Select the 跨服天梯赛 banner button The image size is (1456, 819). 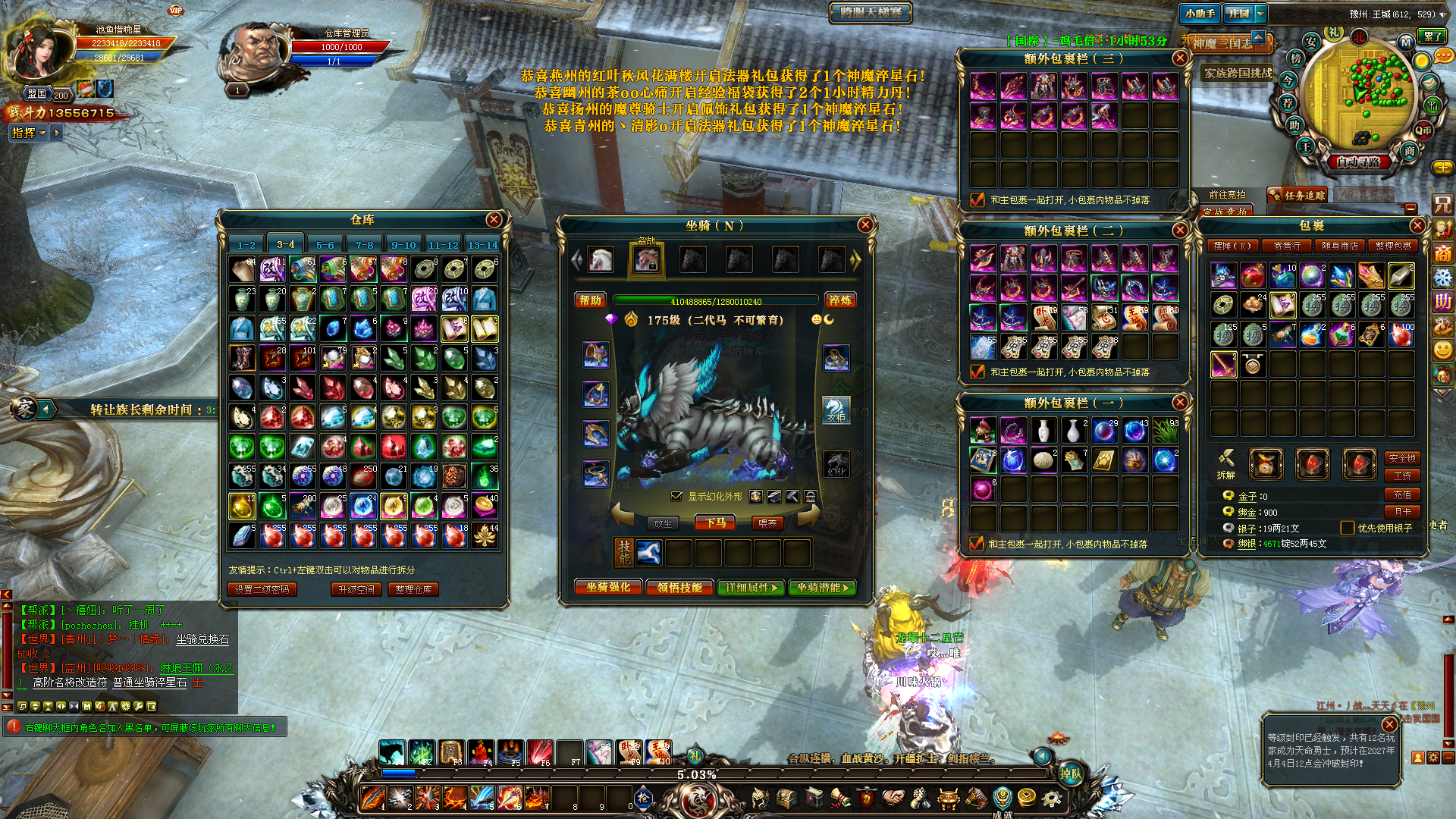pyautogui.click(x=871, y=12)
